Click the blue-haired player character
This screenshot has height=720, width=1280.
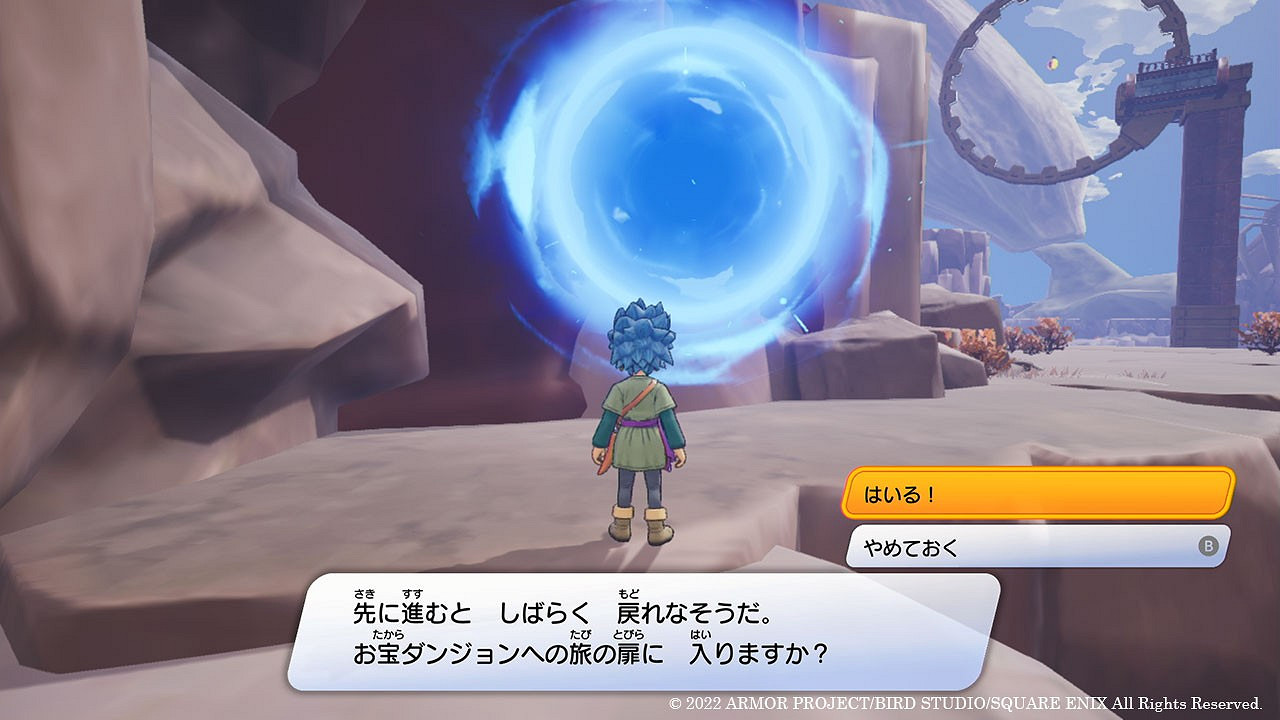tap(645, 420)
